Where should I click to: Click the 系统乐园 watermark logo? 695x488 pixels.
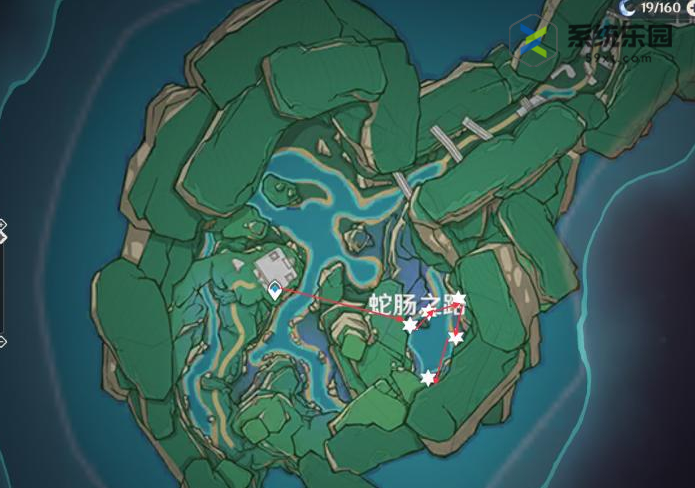(x=532, y=42)
